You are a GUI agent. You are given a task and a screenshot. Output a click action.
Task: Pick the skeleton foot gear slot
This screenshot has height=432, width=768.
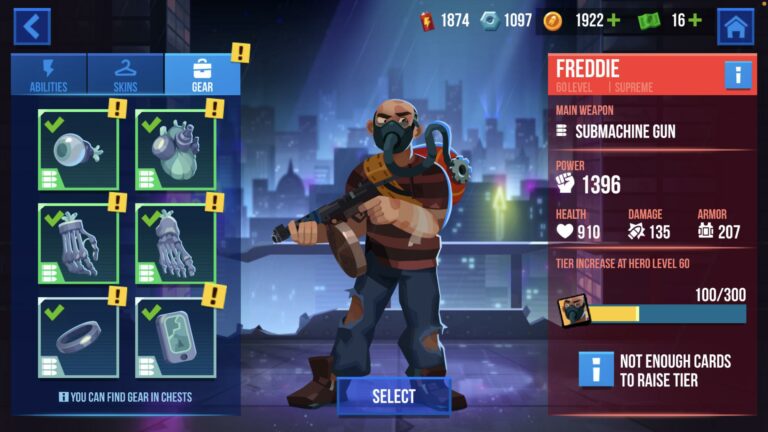coord(175,244)
